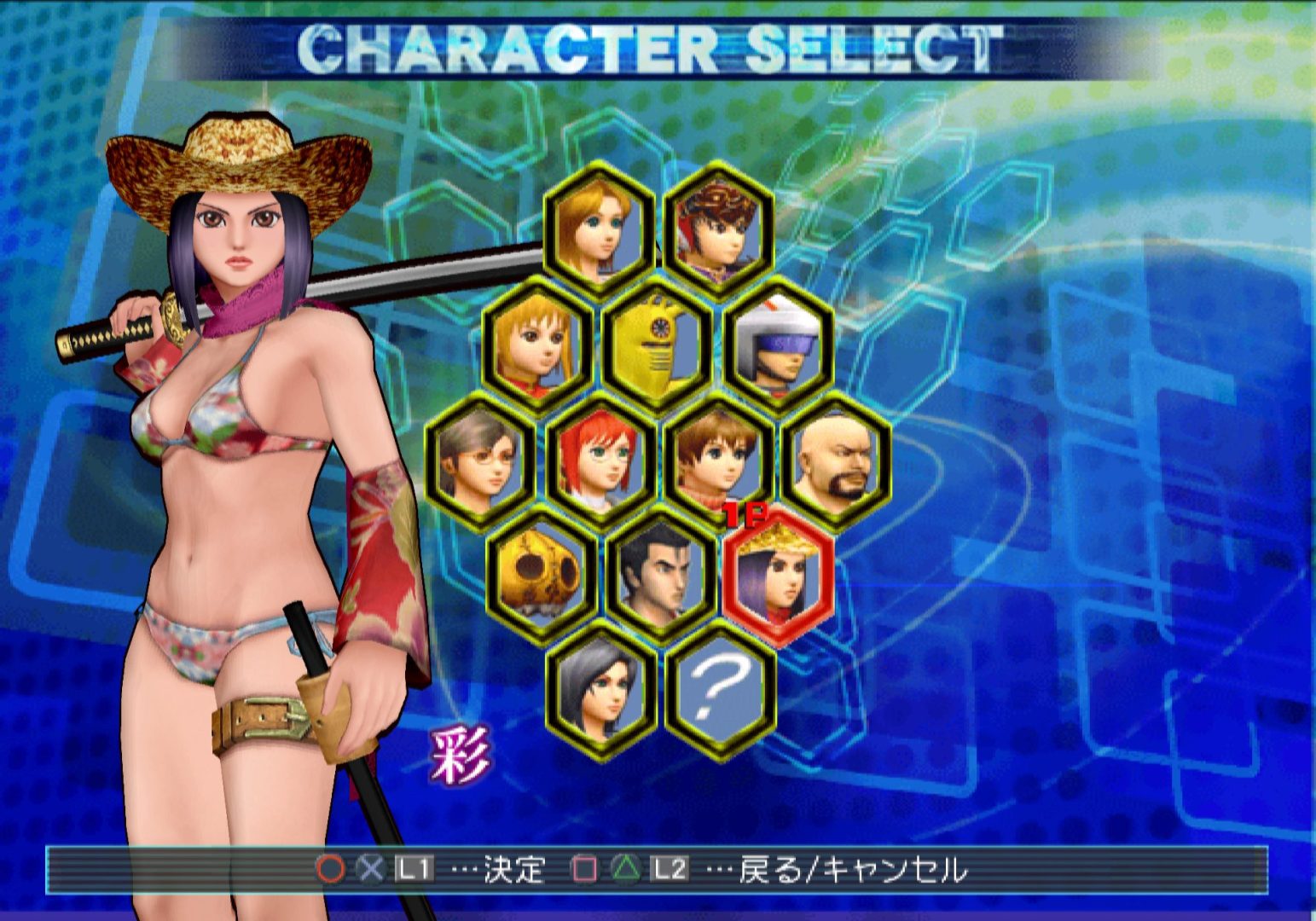This screenshot has height=921, width=1316.
Task: Choose the white-helmeted character with blue visor
Action: [x=778, y=343]
